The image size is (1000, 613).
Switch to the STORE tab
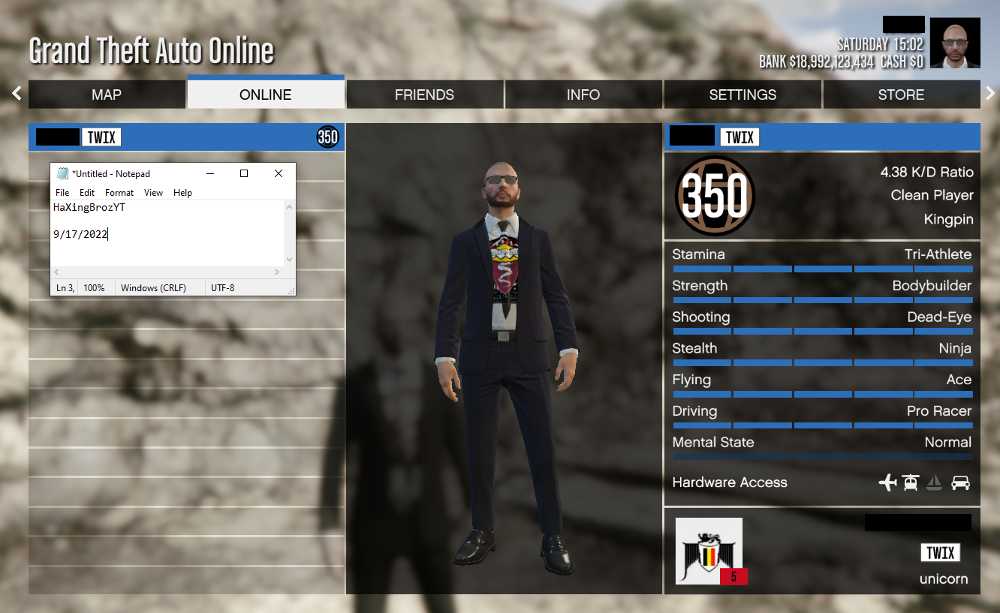901,94
